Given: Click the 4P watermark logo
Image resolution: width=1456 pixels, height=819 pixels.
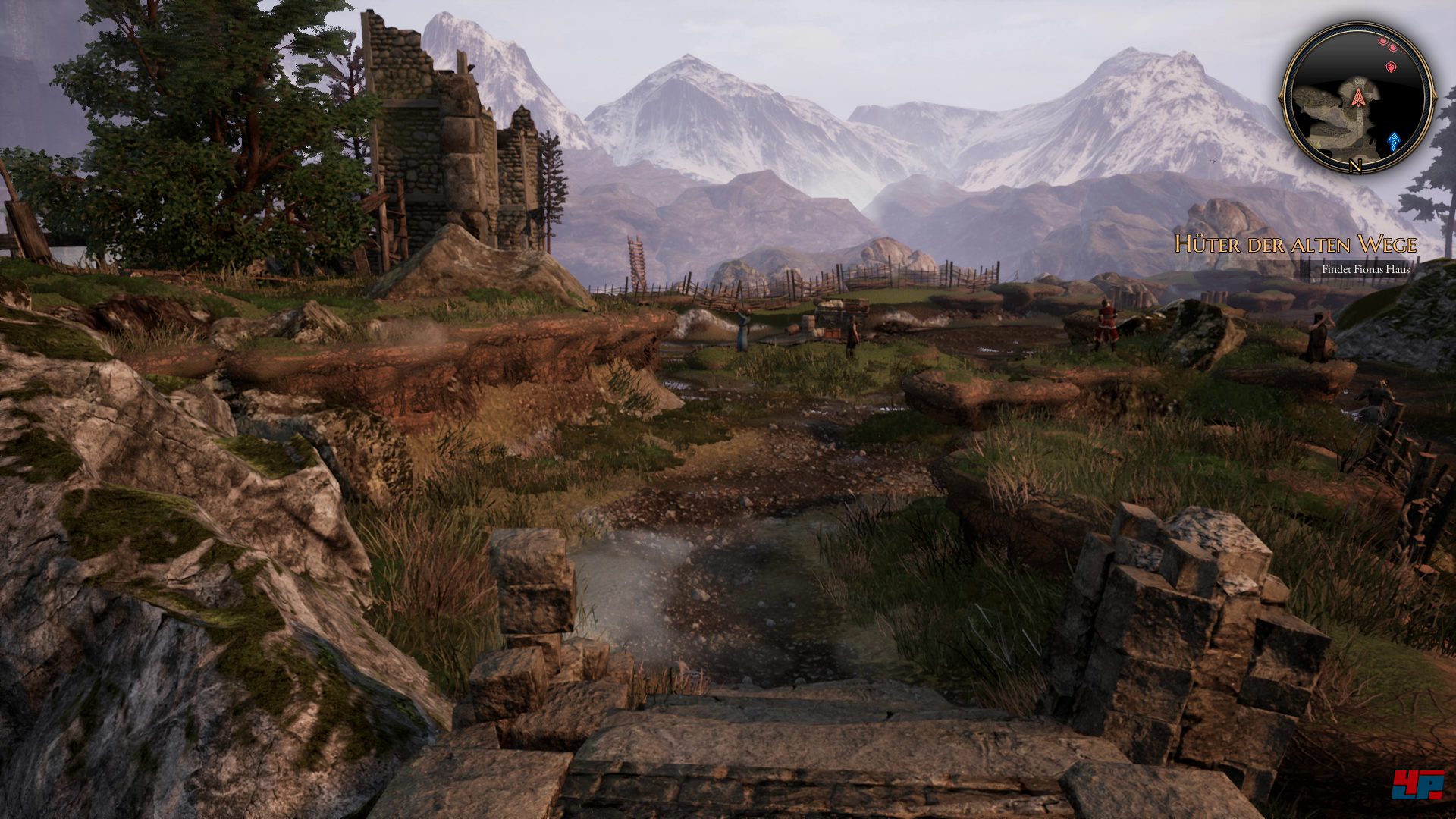Looking at the screenshot, I should 1417,784.
